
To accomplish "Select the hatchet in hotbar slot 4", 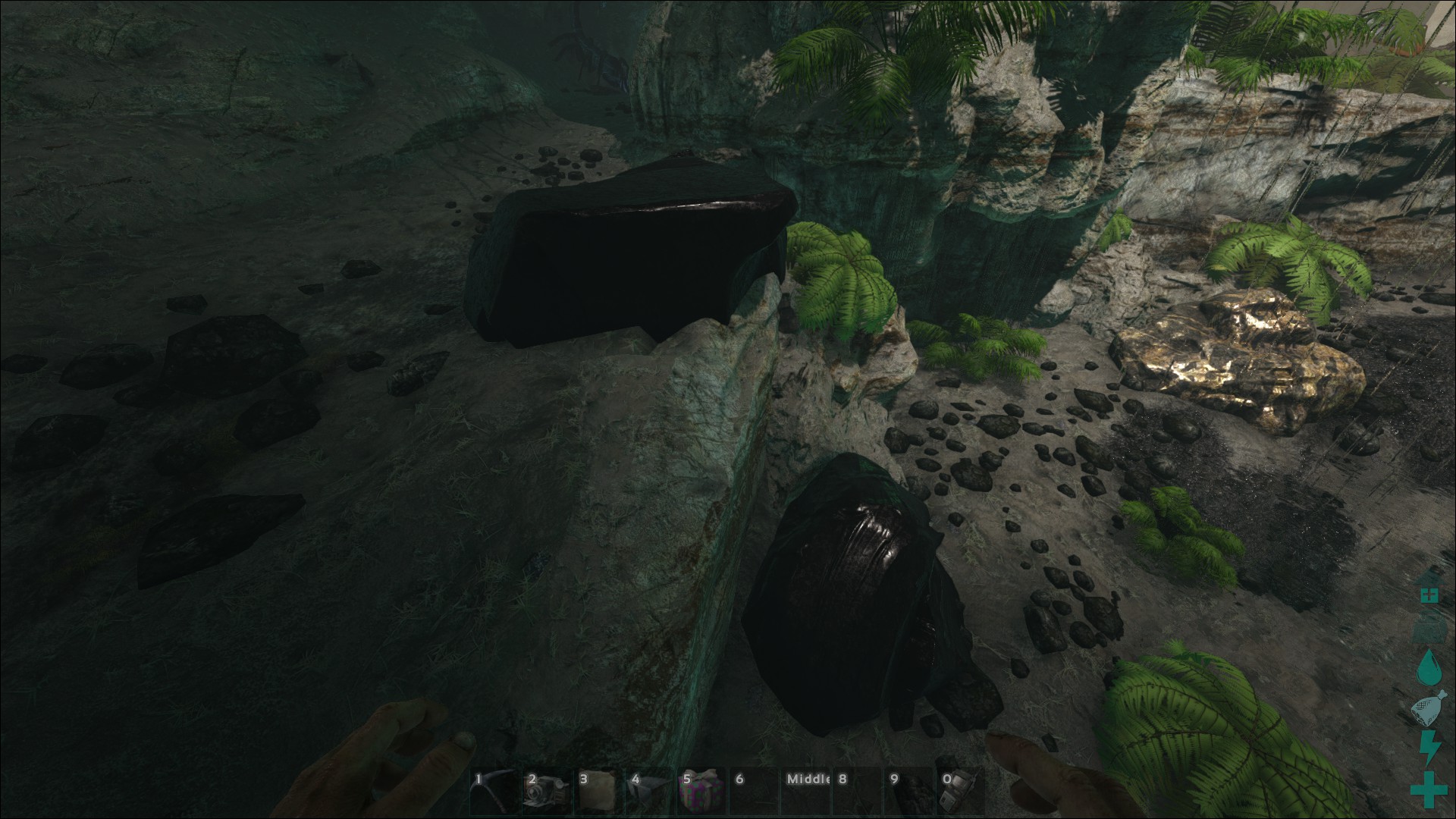I will (649, 791).
